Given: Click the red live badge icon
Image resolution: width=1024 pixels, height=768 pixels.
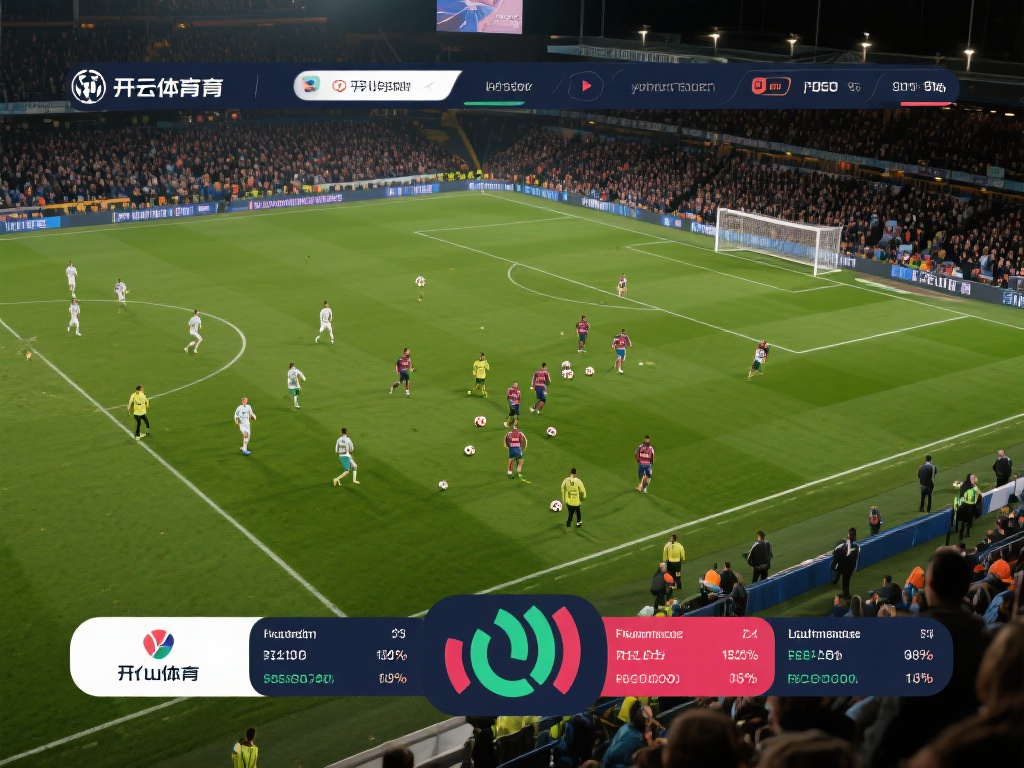Looking at the screenshot, I should click(x=770, y=86).
